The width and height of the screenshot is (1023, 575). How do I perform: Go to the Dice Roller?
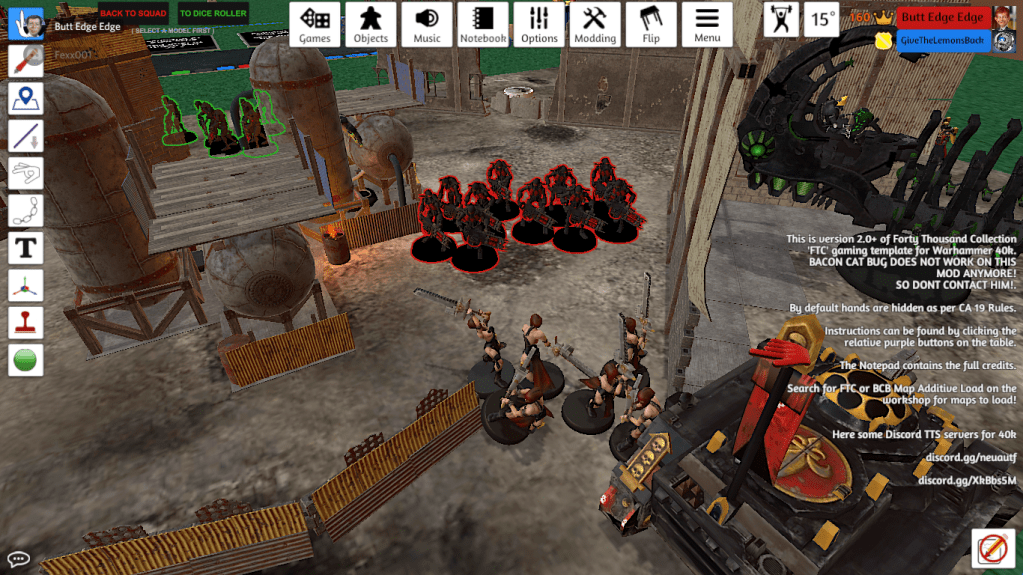pos(213,14)
